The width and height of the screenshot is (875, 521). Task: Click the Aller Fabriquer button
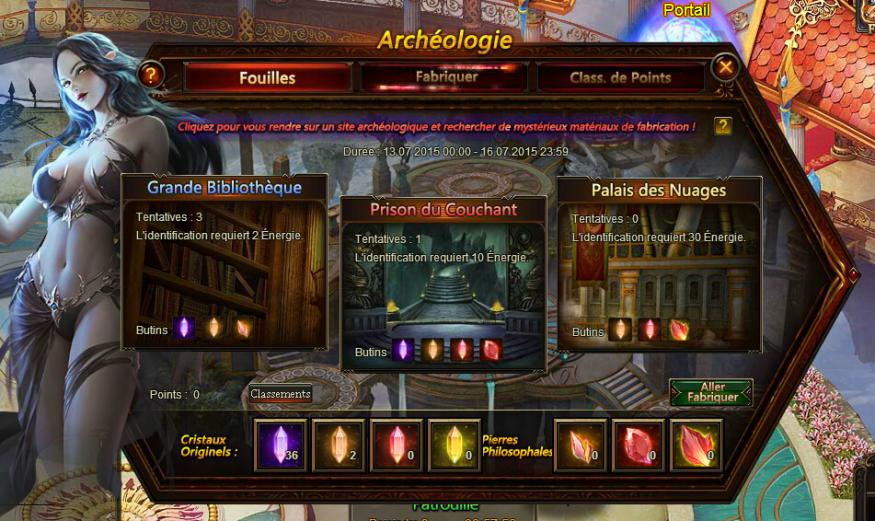711,391
